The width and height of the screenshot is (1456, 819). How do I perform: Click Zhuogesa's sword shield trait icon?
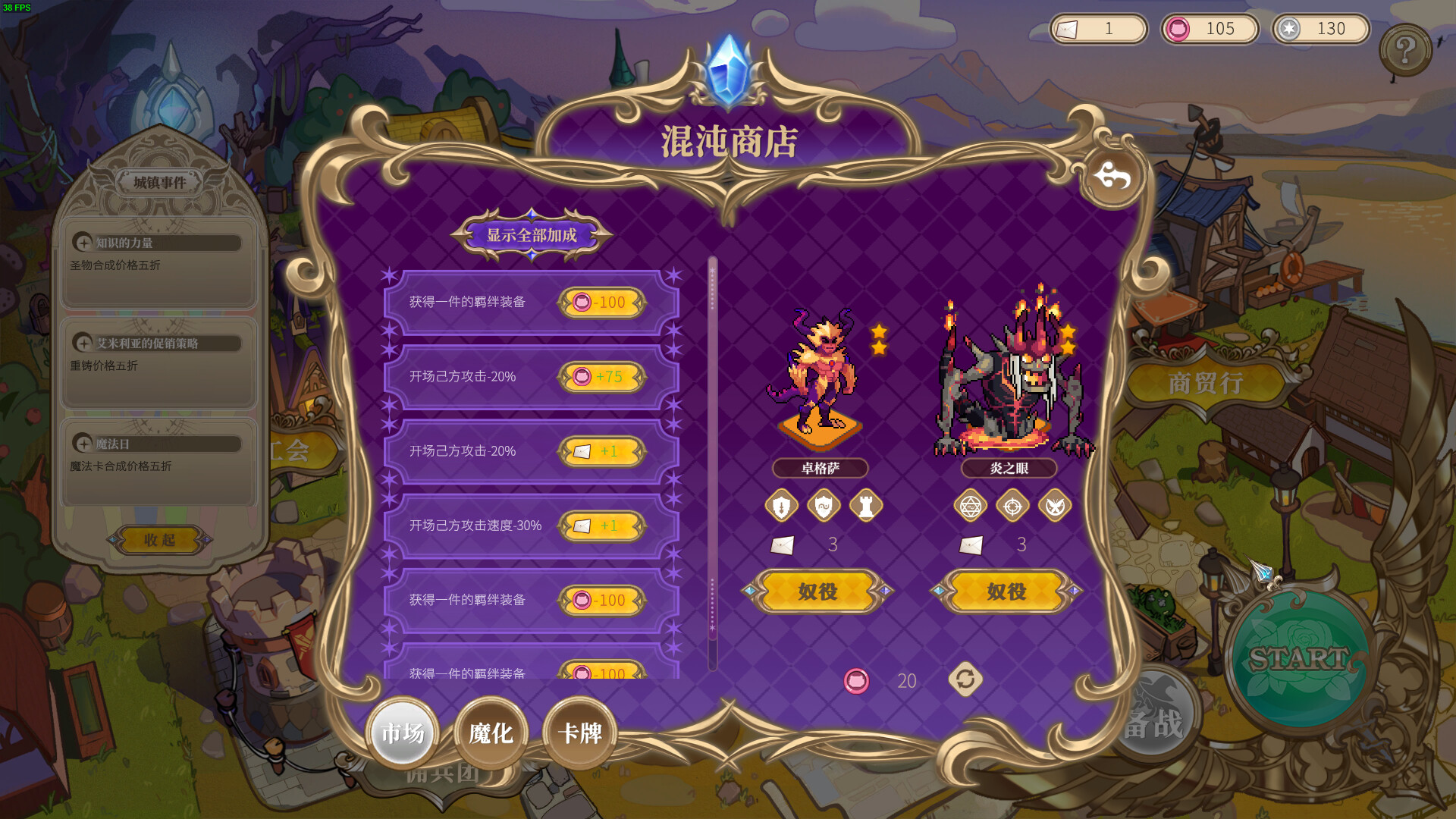pyautogui.click(x=780, y=507)
